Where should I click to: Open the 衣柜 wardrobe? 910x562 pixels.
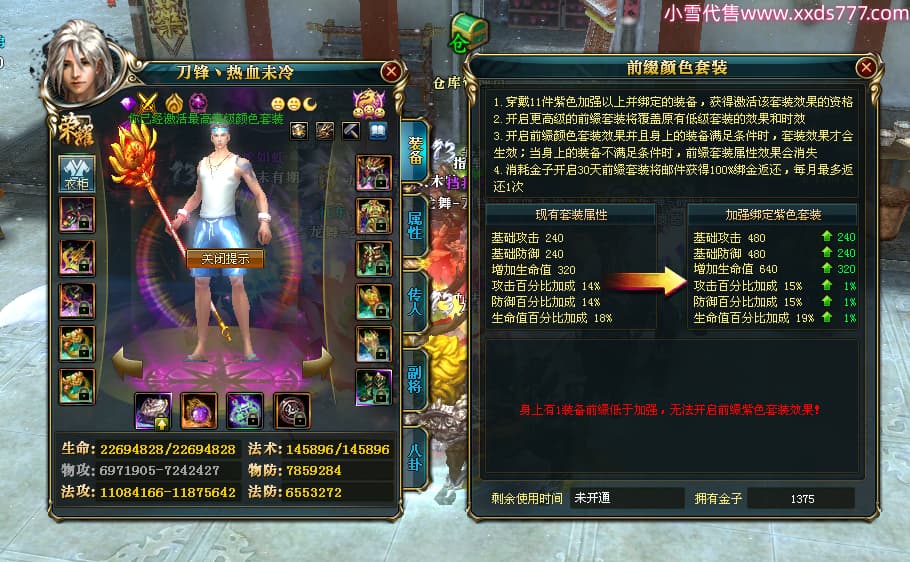pos(76,172)
